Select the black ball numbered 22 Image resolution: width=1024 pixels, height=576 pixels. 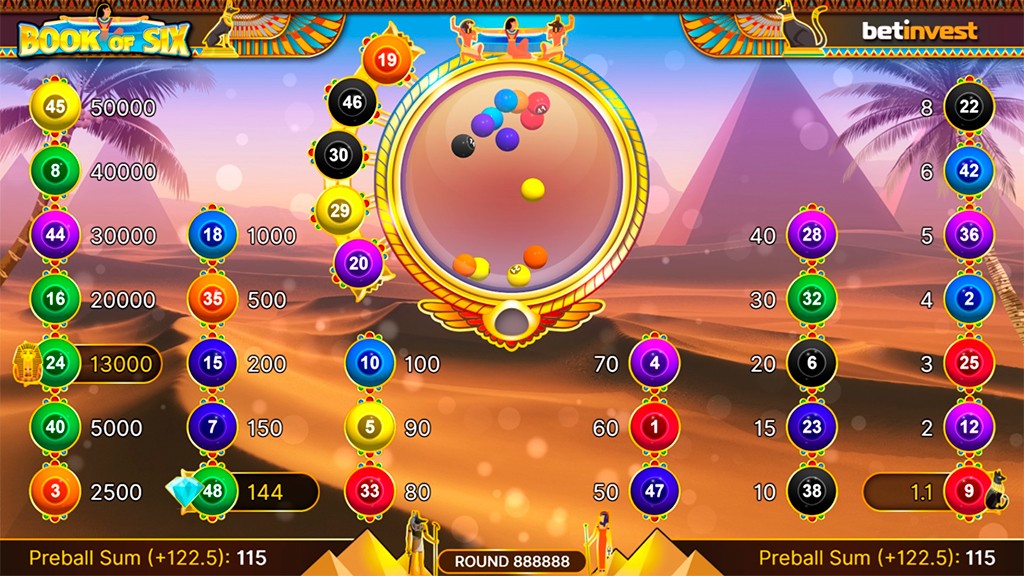[969, 108]
